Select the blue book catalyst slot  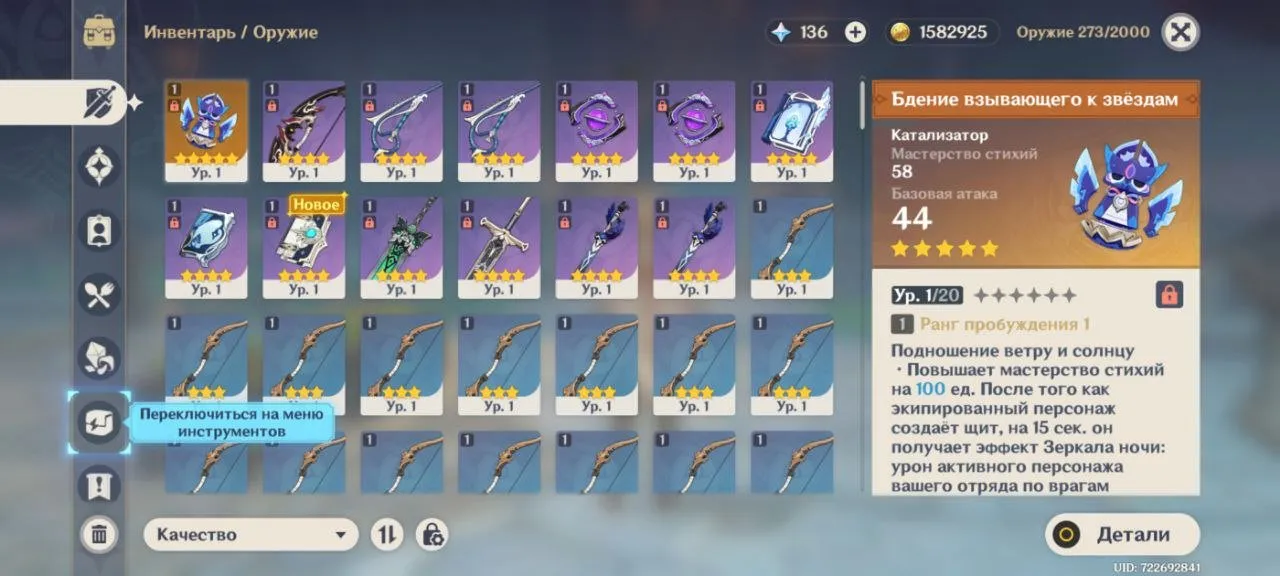(792, 131)
